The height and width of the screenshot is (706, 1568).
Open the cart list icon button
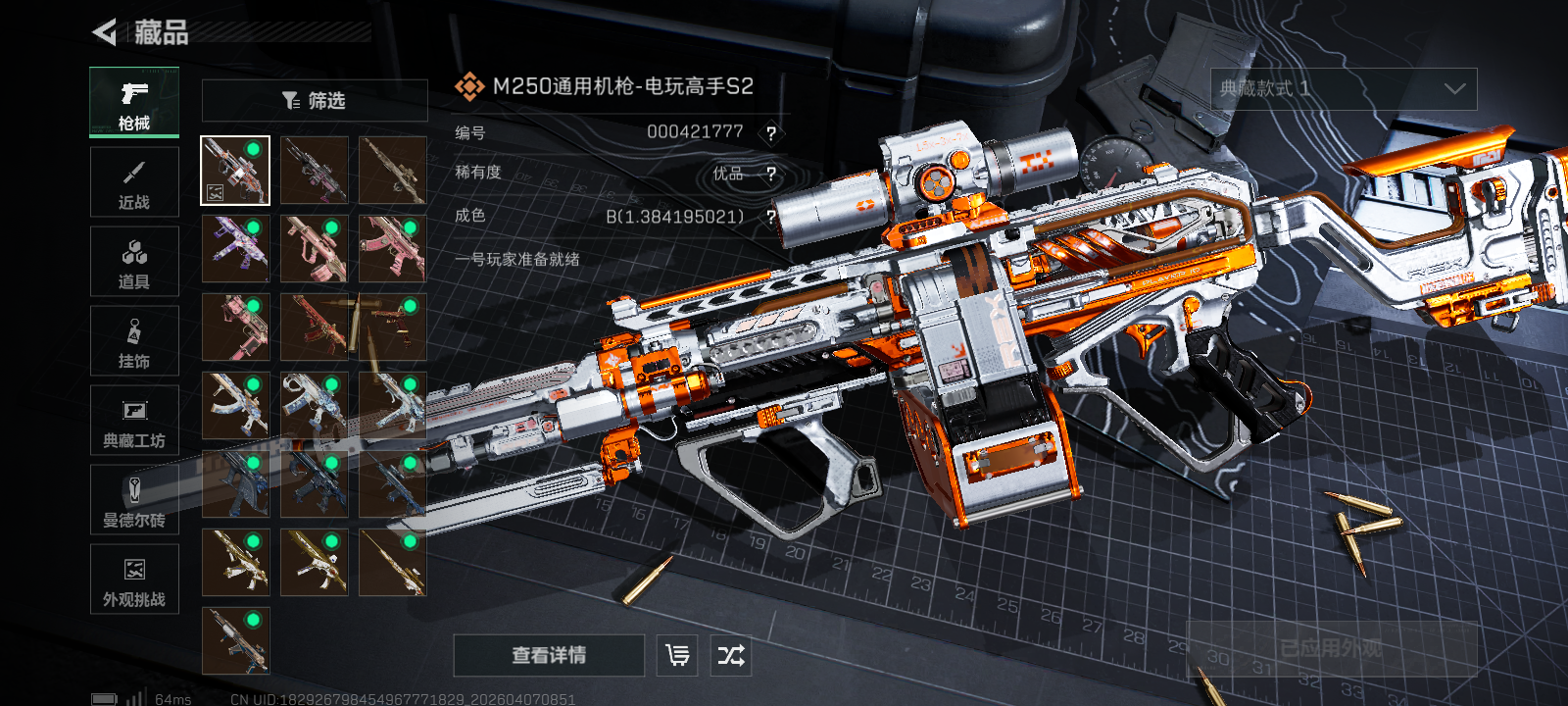677,655
